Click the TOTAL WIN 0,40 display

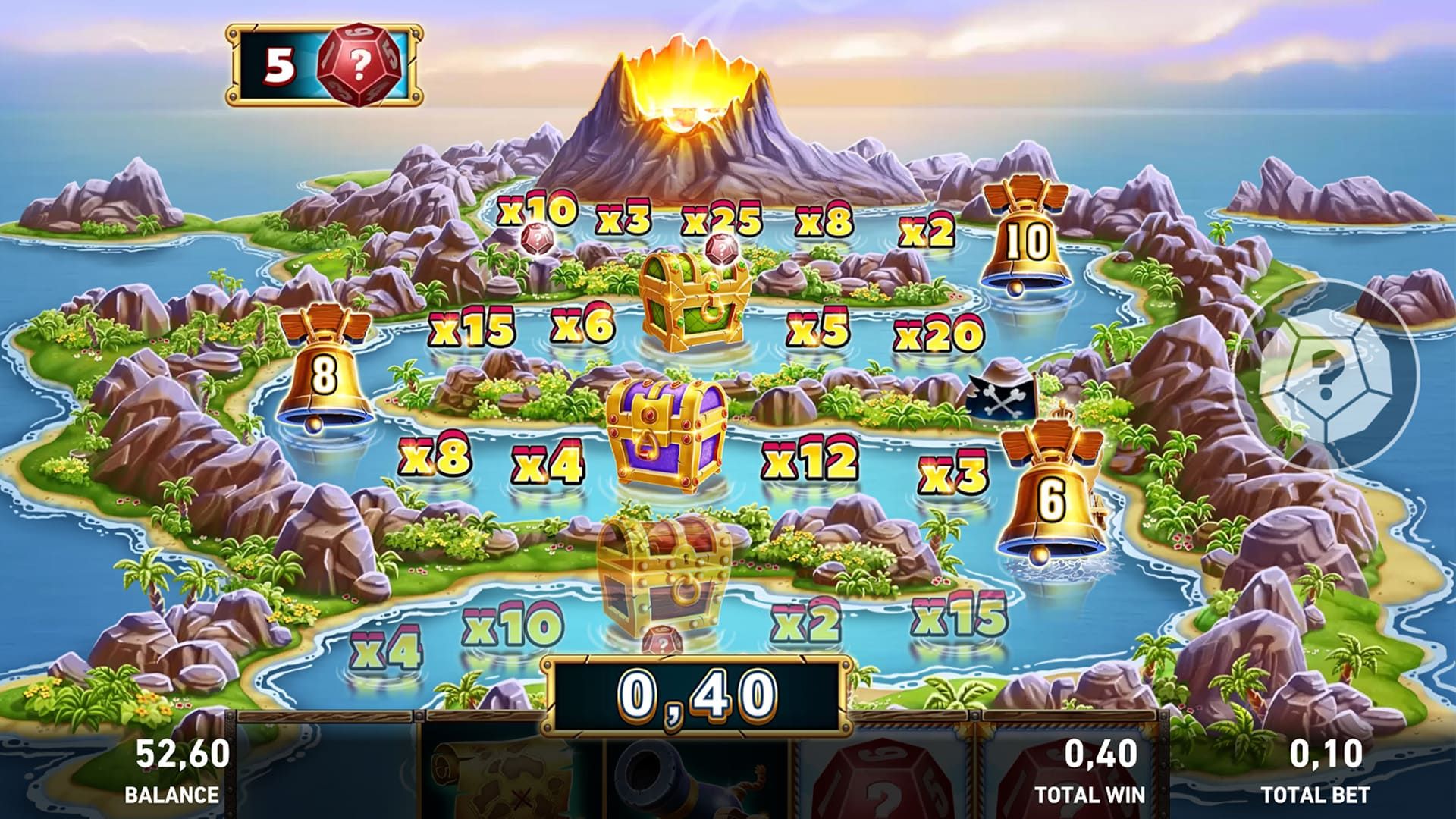point(1090,773)
